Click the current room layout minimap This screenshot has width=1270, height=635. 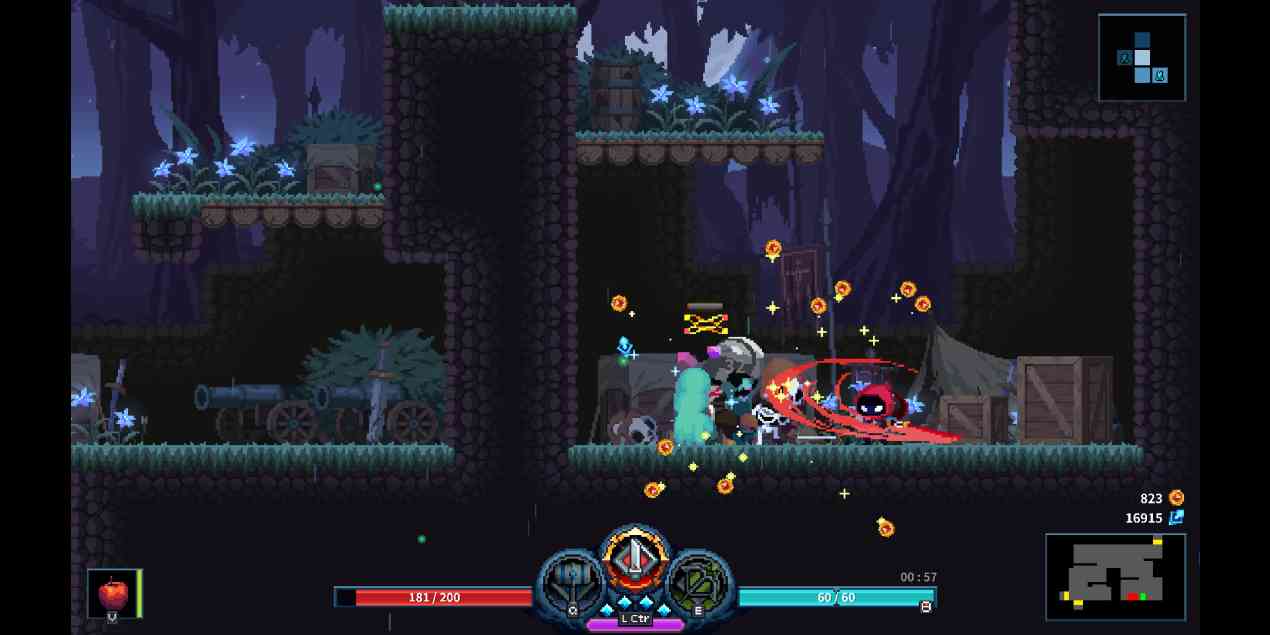click(x=1115, y=576)
